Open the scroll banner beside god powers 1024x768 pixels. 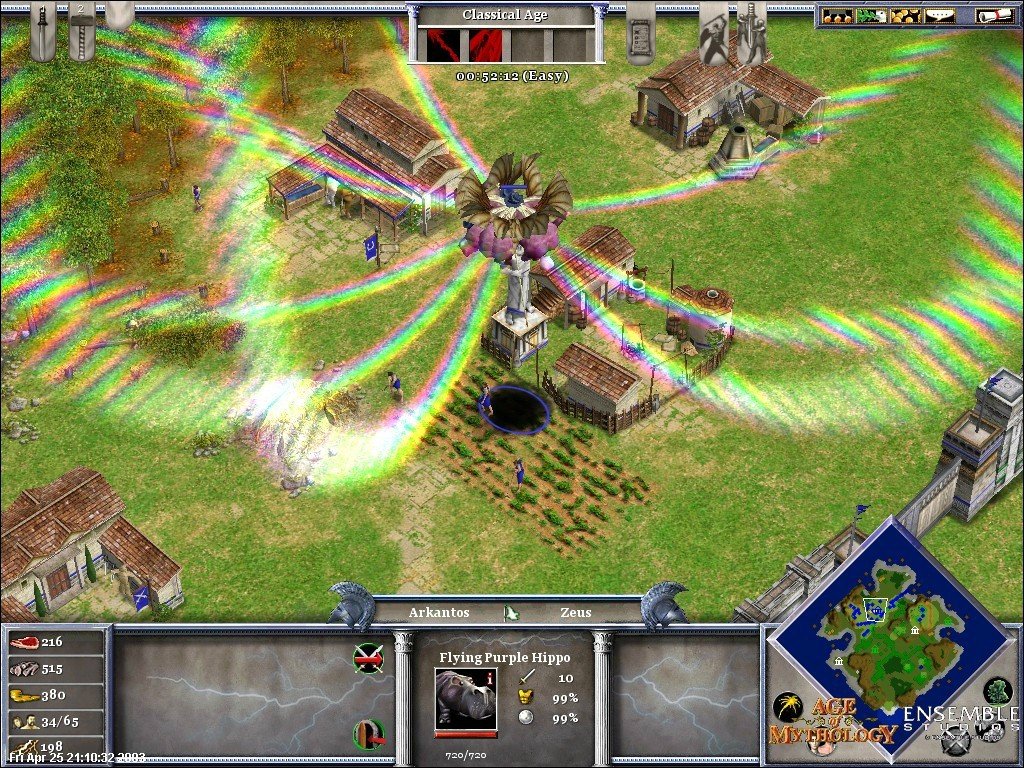point(640,30)
